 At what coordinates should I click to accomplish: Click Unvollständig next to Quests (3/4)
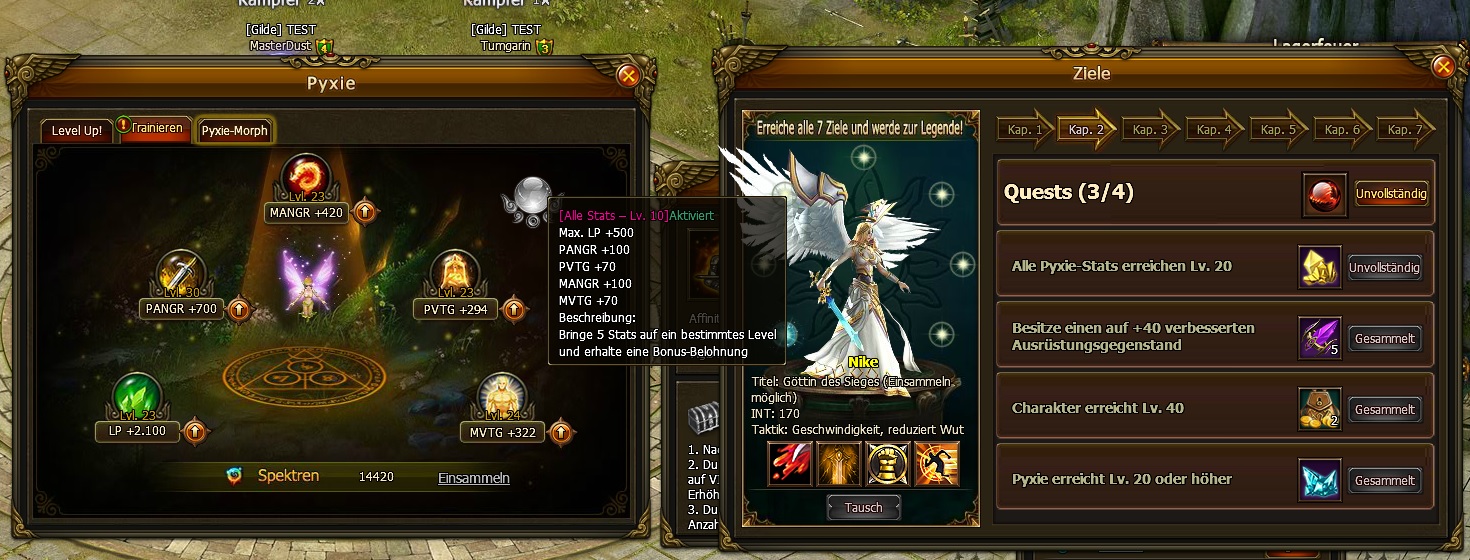[x=1391, y=193]
